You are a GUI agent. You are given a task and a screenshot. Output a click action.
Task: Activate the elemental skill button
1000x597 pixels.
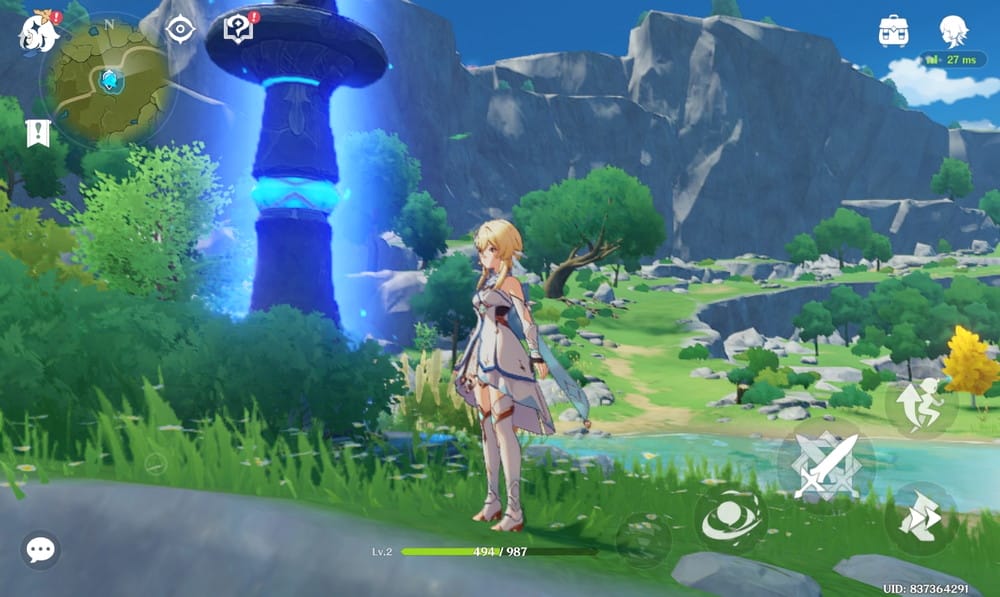point(730,521)
